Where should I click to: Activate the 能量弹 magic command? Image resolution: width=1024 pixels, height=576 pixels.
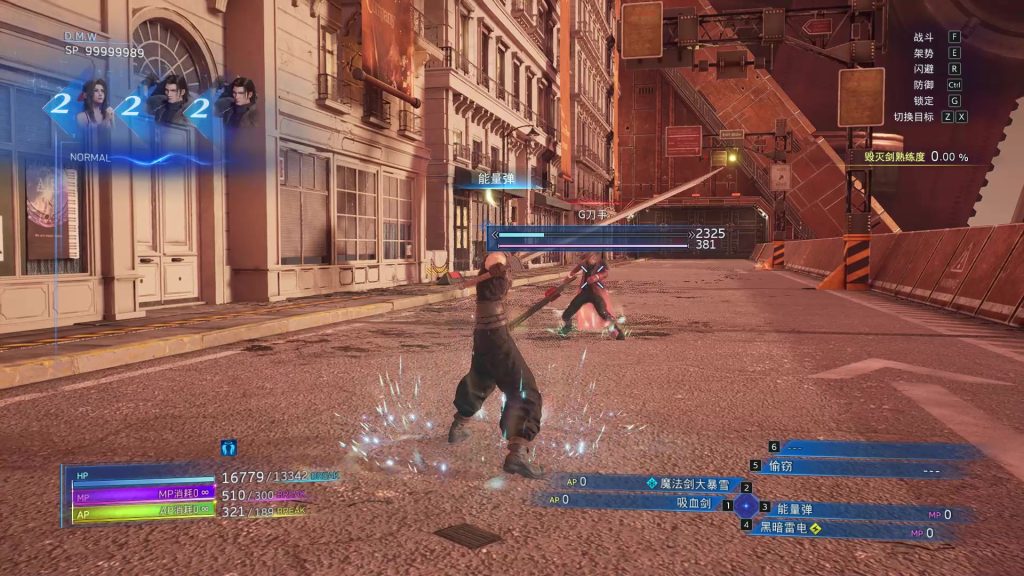pyautogui.click(x=795, y=510)
